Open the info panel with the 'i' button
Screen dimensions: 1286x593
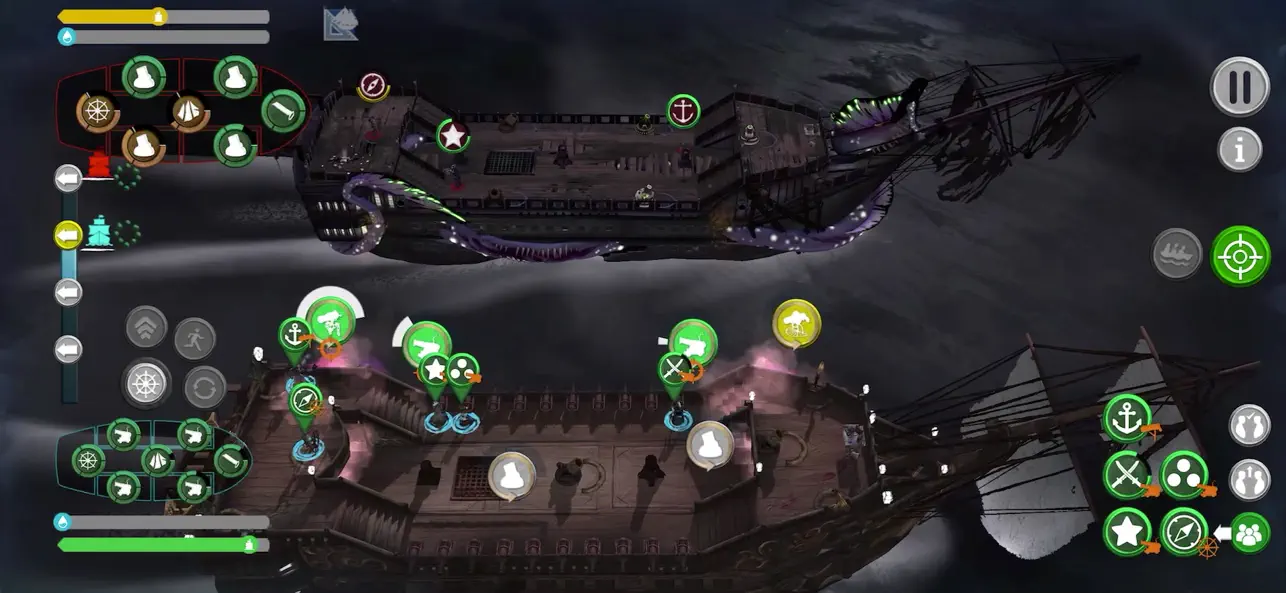1240,150
